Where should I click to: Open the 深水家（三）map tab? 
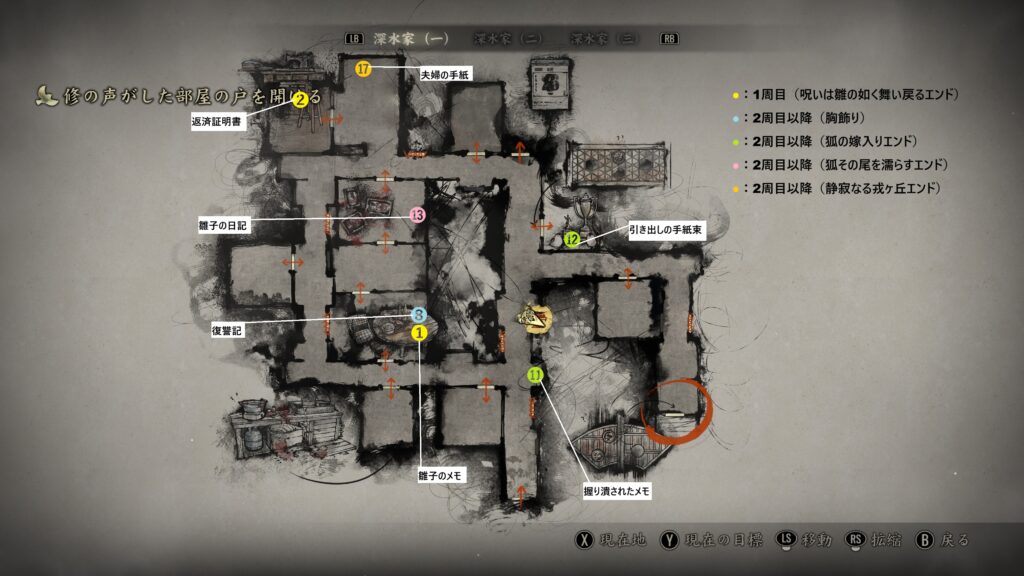coord(605,39)
